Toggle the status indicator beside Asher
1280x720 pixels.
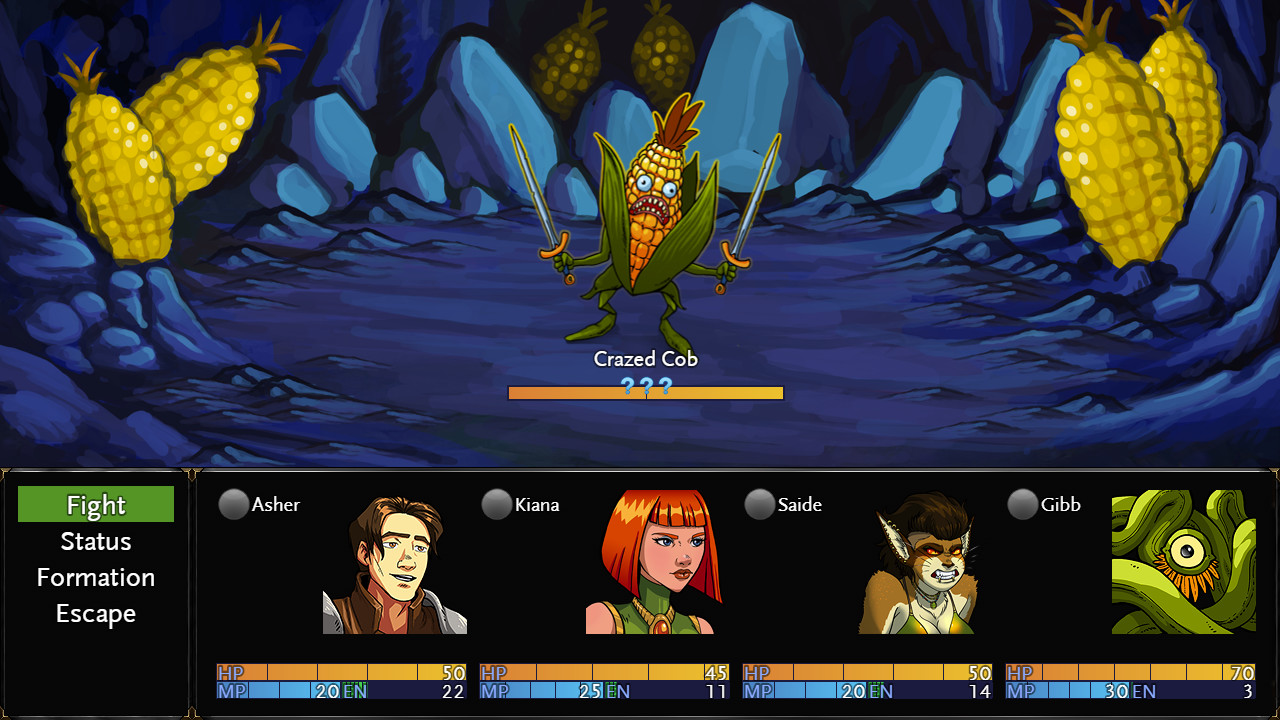pyautogui.click(x=232, y=505)
